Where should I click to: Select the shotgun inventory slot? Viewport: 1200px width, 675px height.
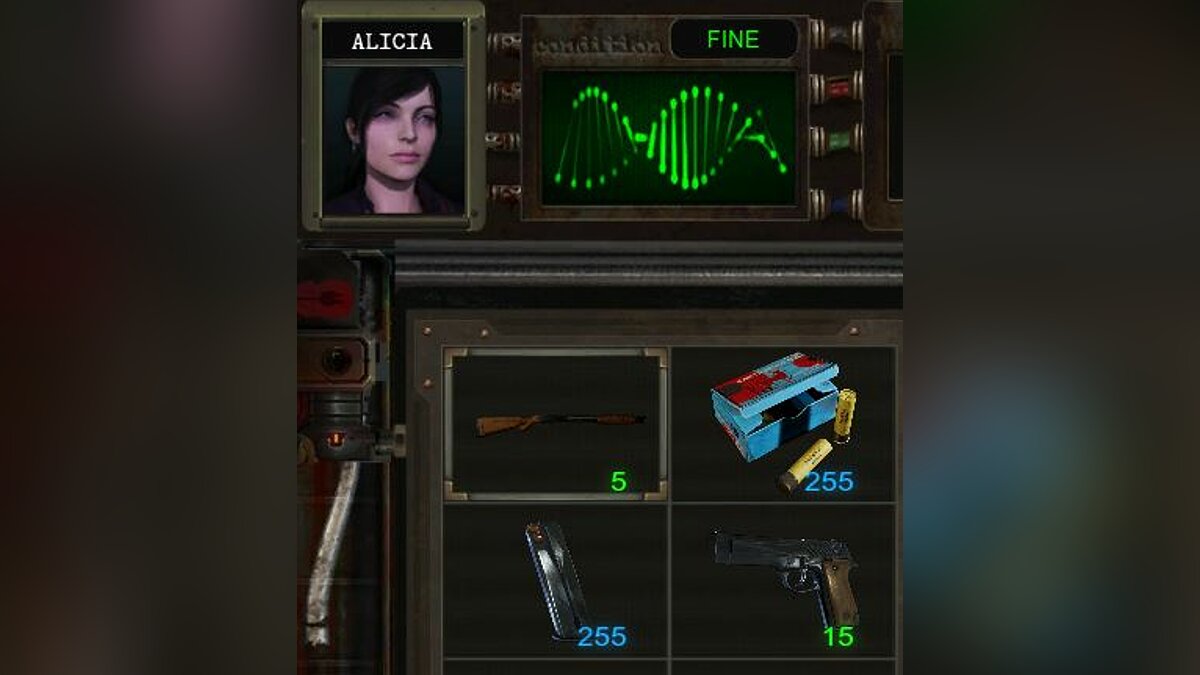click(x=556, y=424)
